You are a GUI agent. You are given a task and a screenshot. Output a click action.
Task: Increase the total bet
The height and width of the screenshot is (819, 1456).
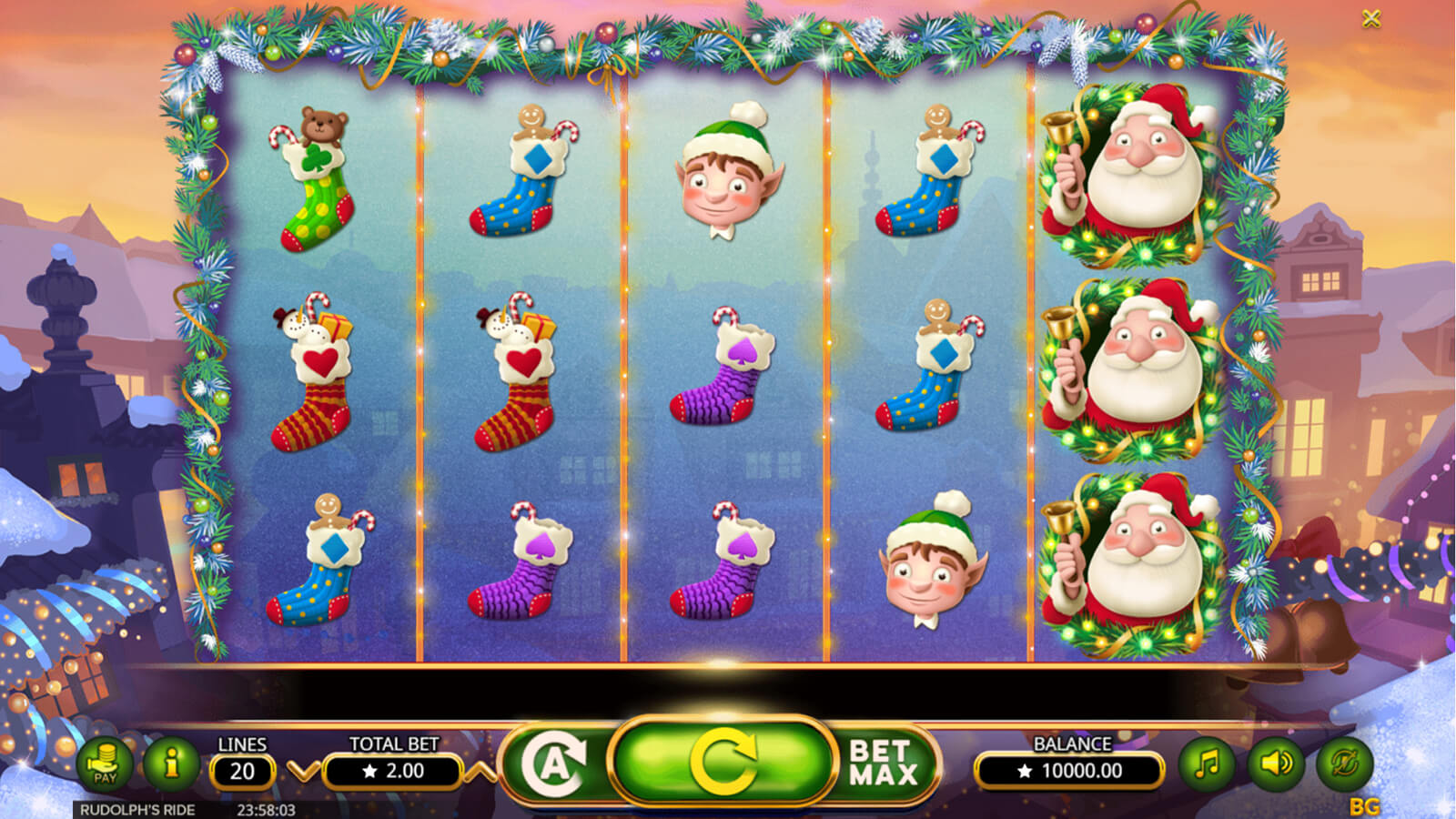pyautogui.click(x=480, y=772)
